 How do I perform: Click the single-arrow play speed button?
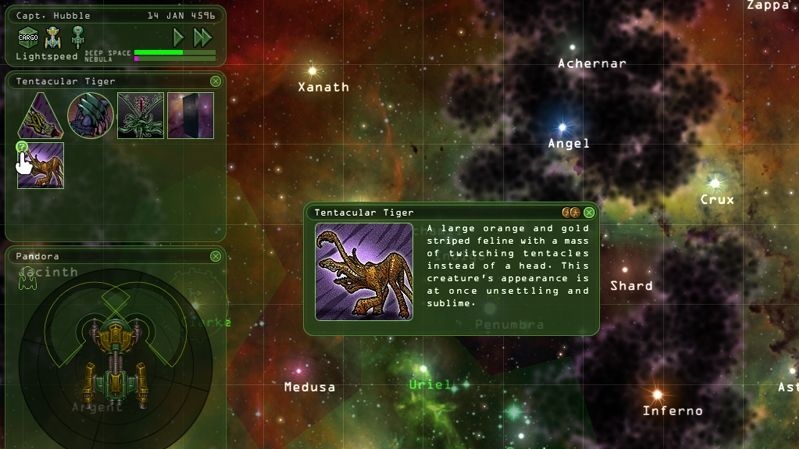[x=179, y=37]
